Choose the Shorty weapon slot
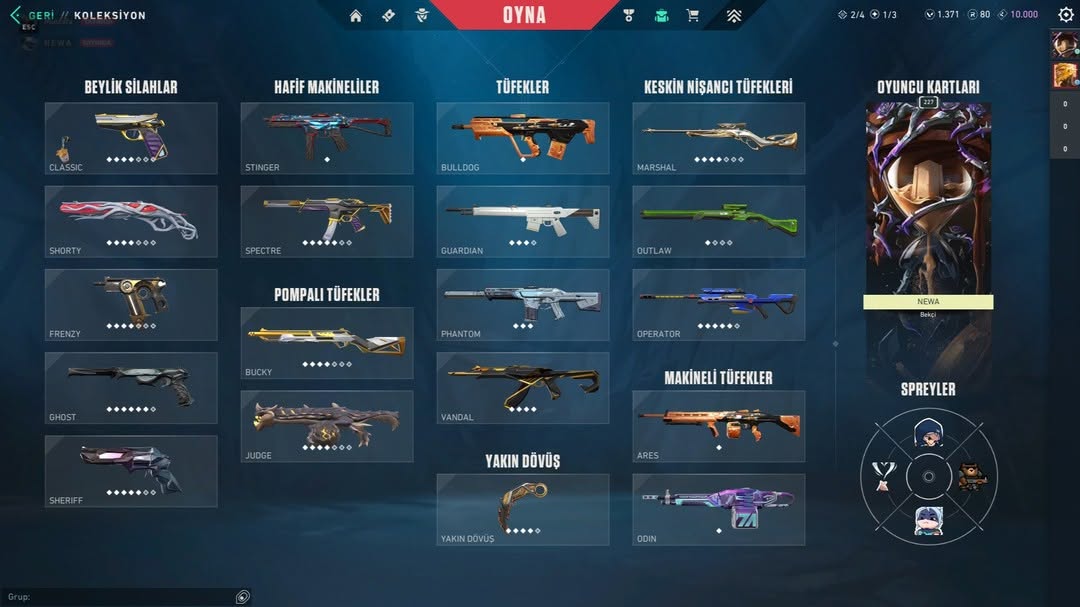 131,221
